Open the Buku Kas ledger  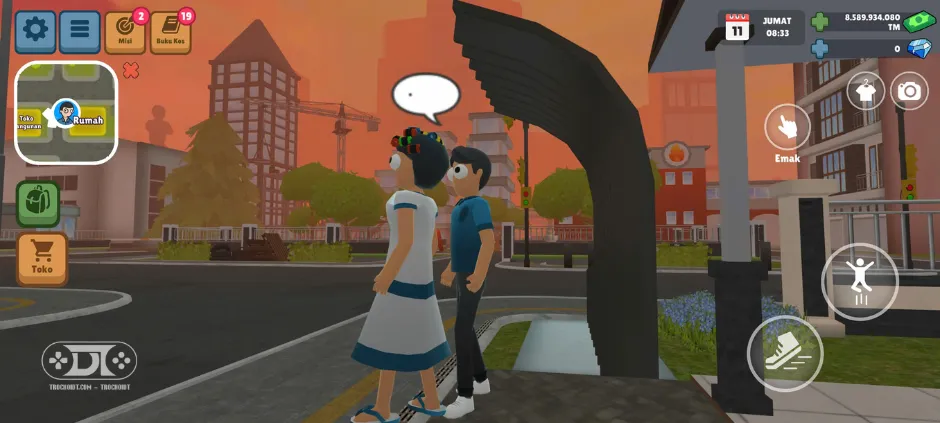click(170, 33)
